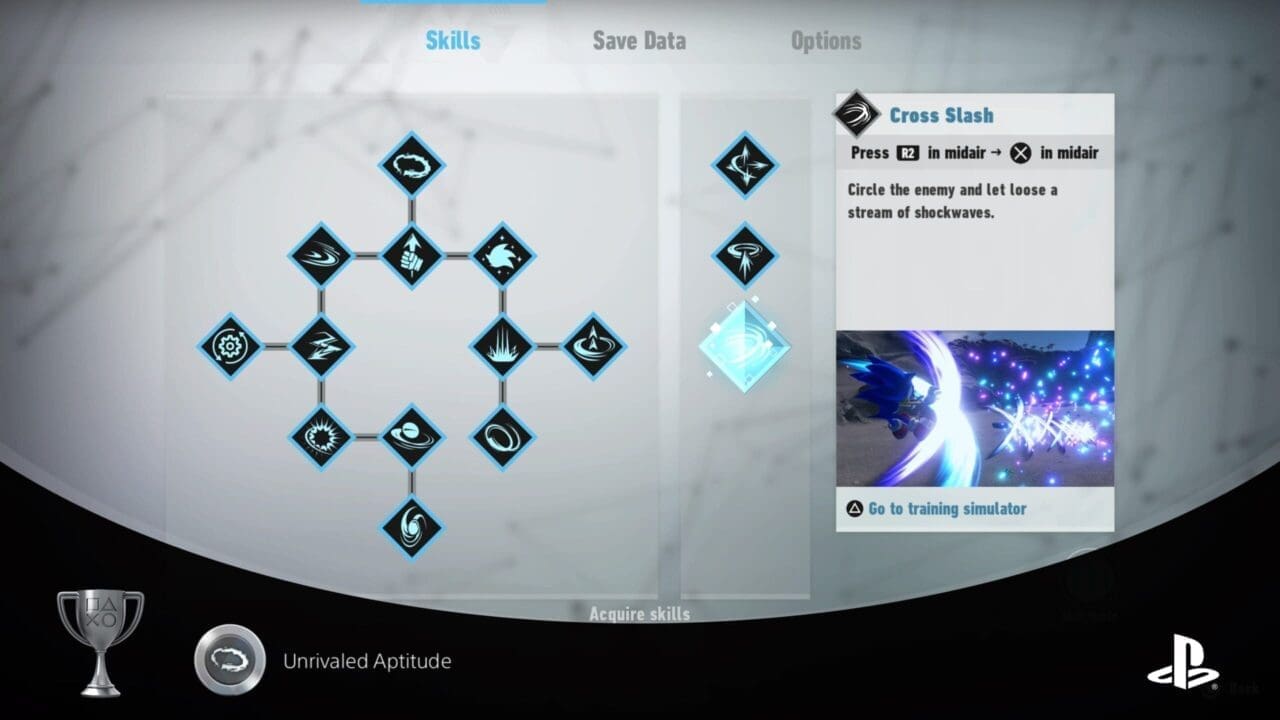Go to training simulator
Screen dimensions: 1280x720
pyautogui.click(x=946, y=509)
